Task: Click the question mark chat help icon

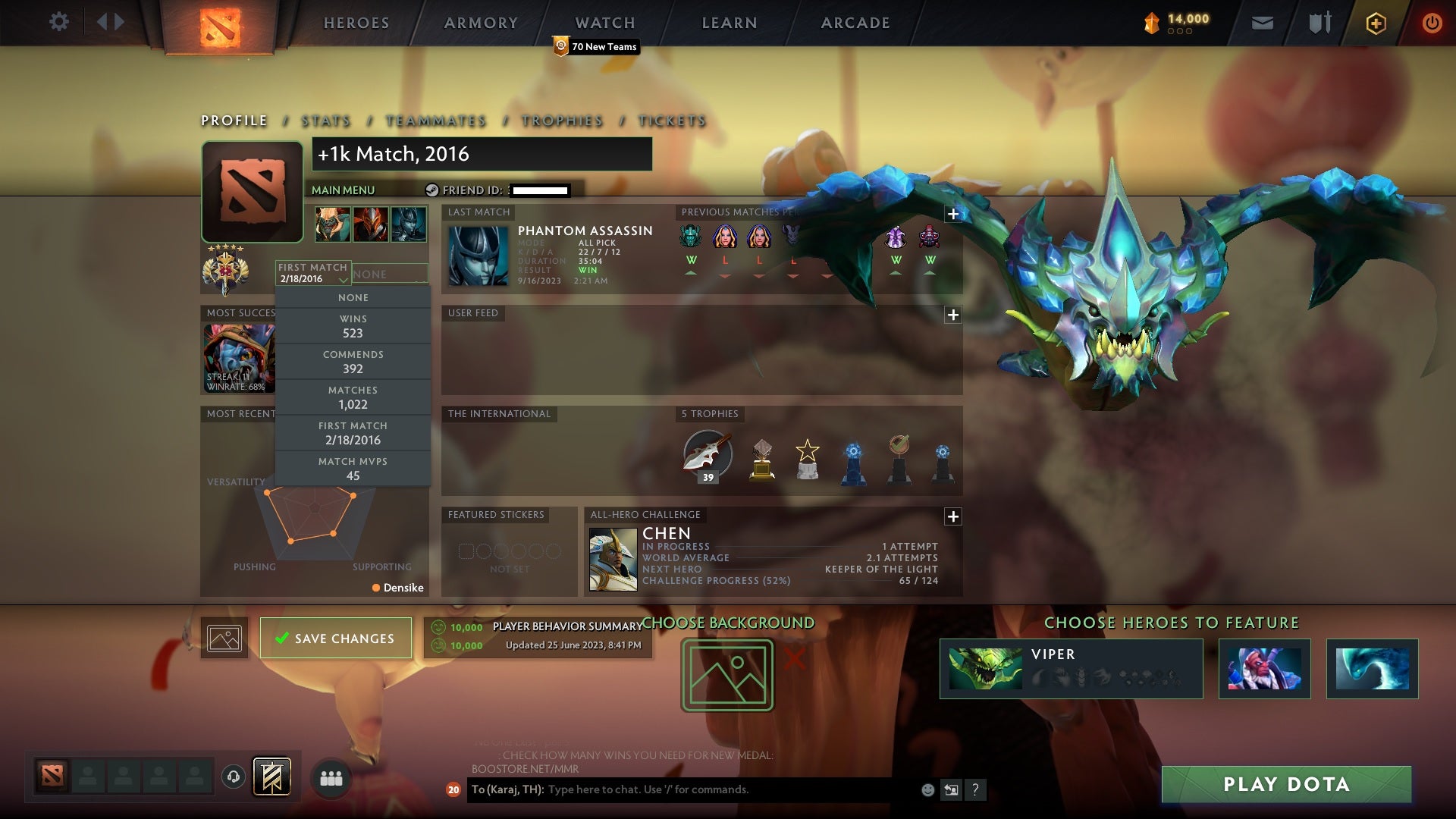Action: [x=975, y=790]
